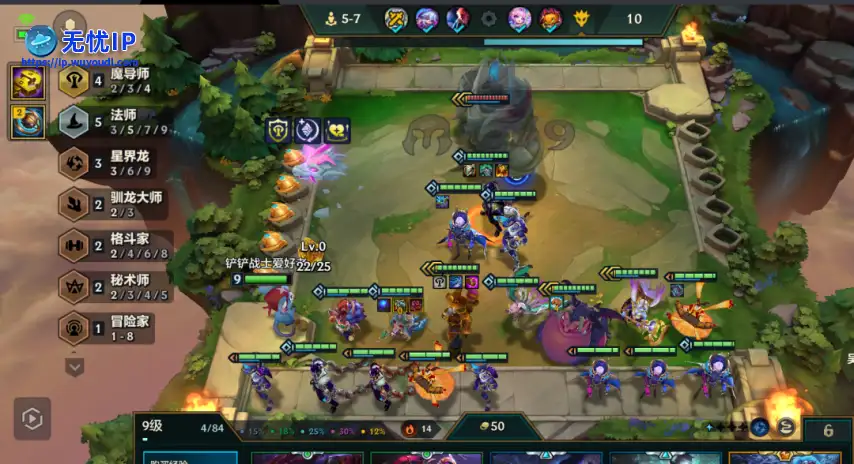
Task: Show the 50 gold counter details
Action: 490,427
